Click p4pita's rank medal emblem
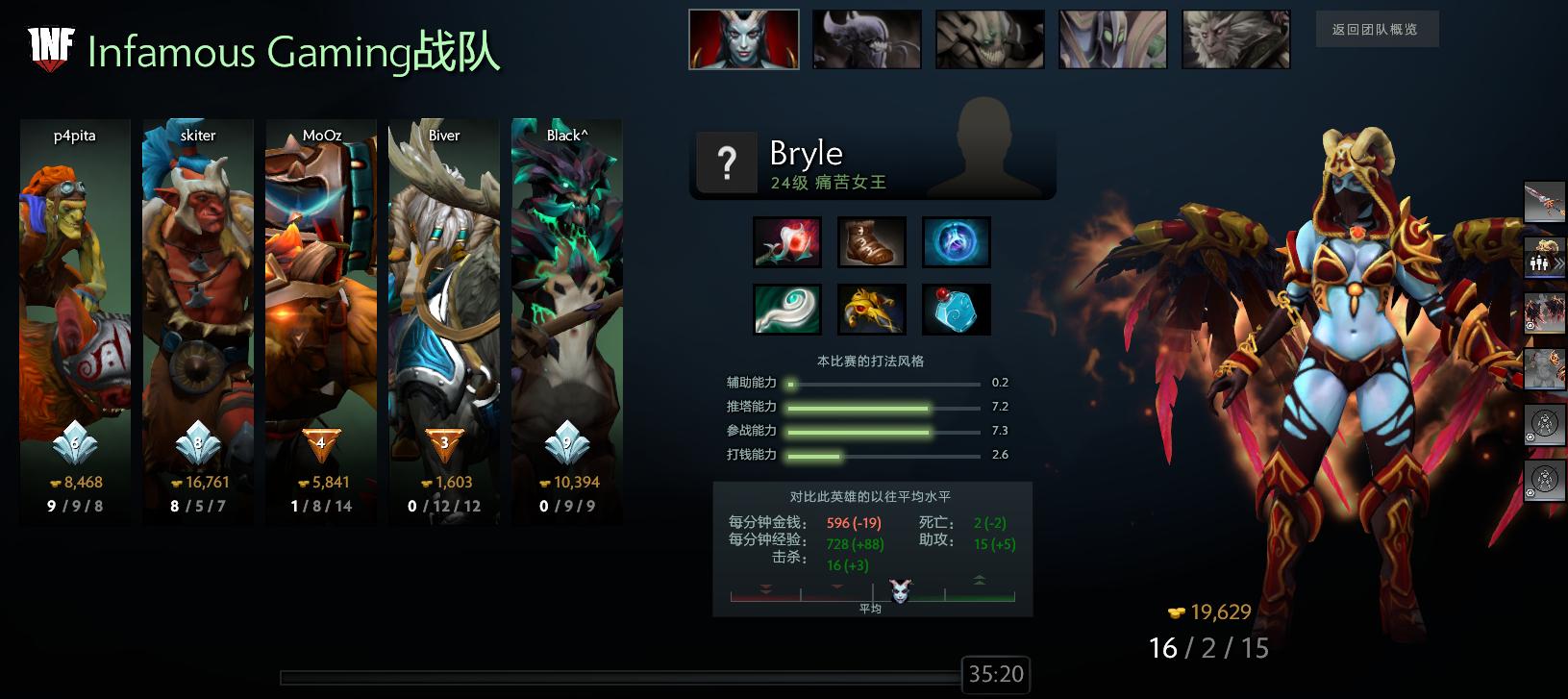The height and width of the screenshot is (699, 1568). click(x=76, y=444)
